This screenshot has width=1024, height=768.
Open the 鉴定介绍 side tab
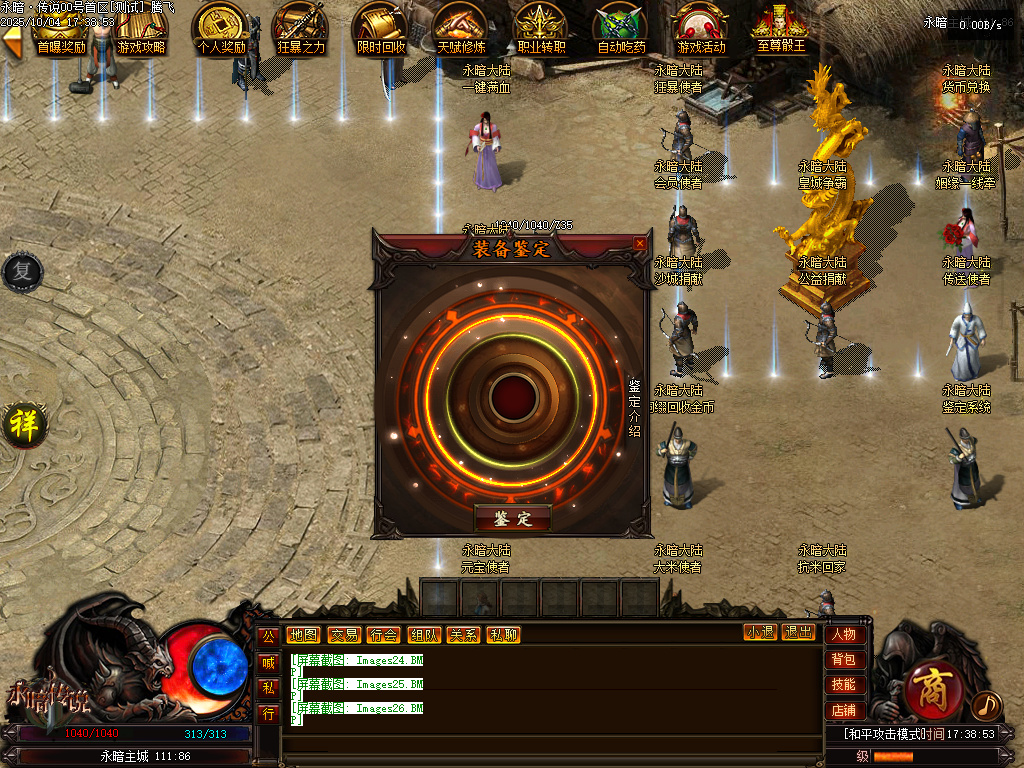pos(634,407)
